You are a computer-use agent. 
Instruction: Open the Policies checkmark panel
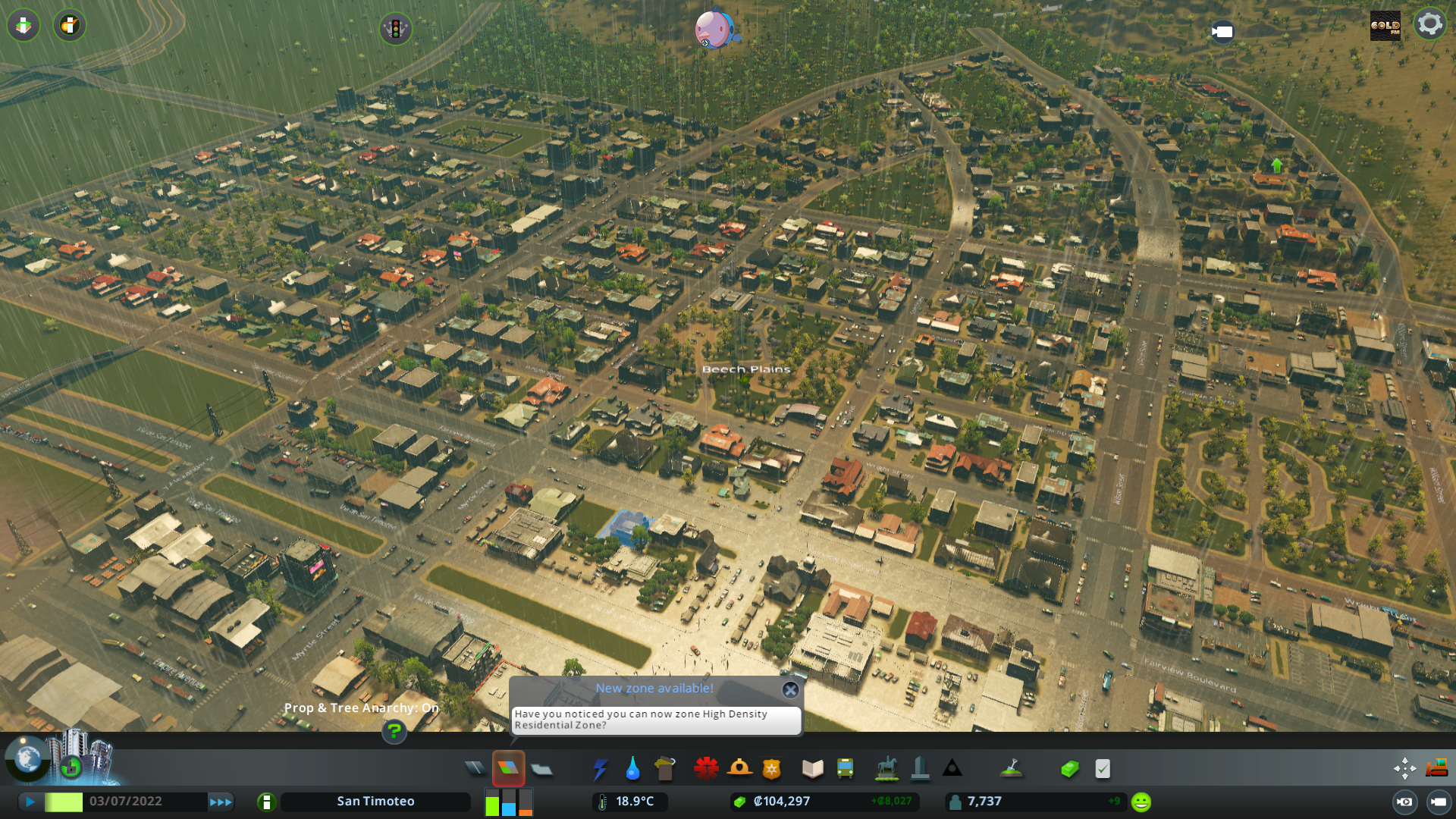point(1103,768)
